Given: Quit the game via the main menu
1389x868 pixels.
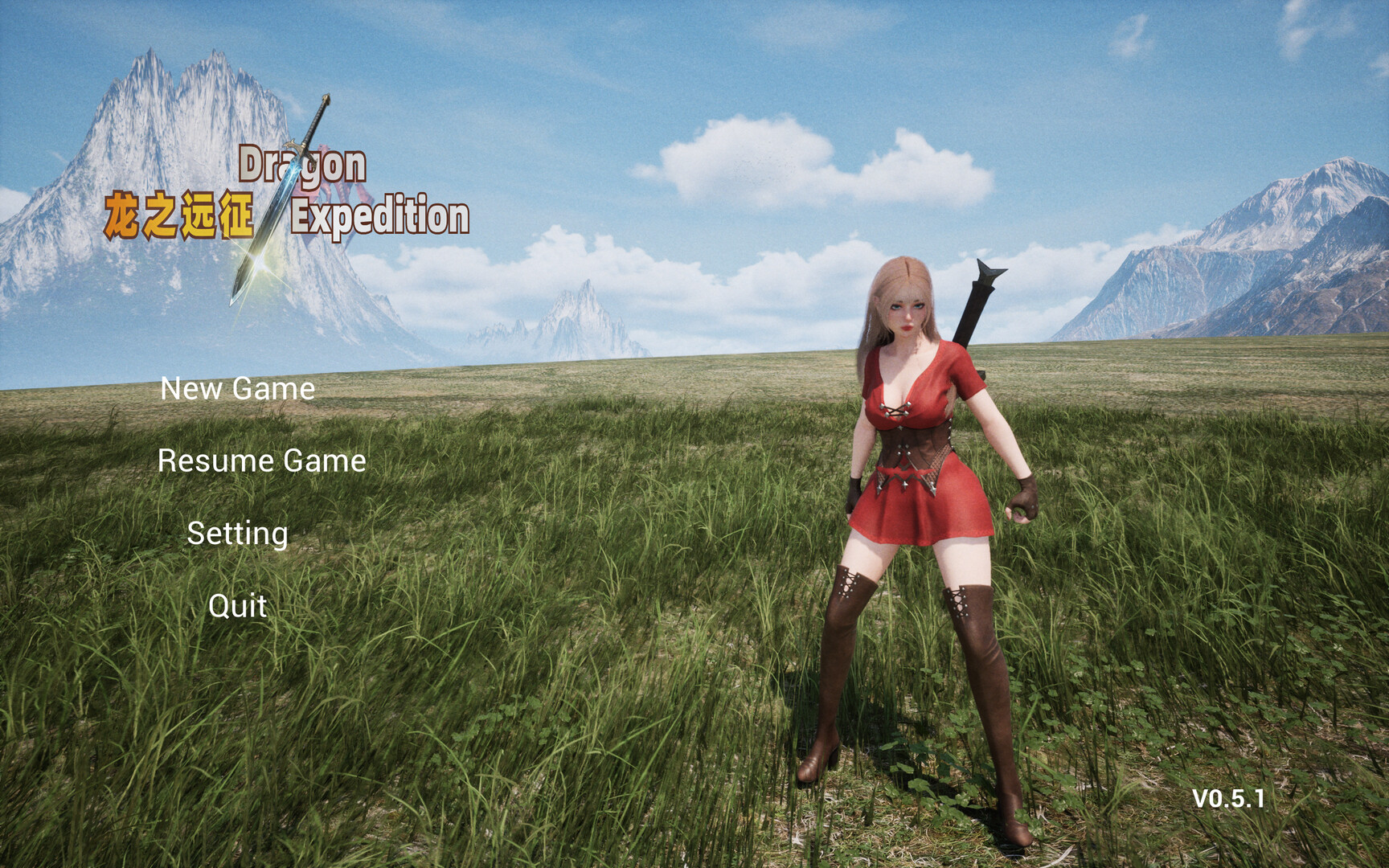Looking at the screenshot, I should [236, 604].
